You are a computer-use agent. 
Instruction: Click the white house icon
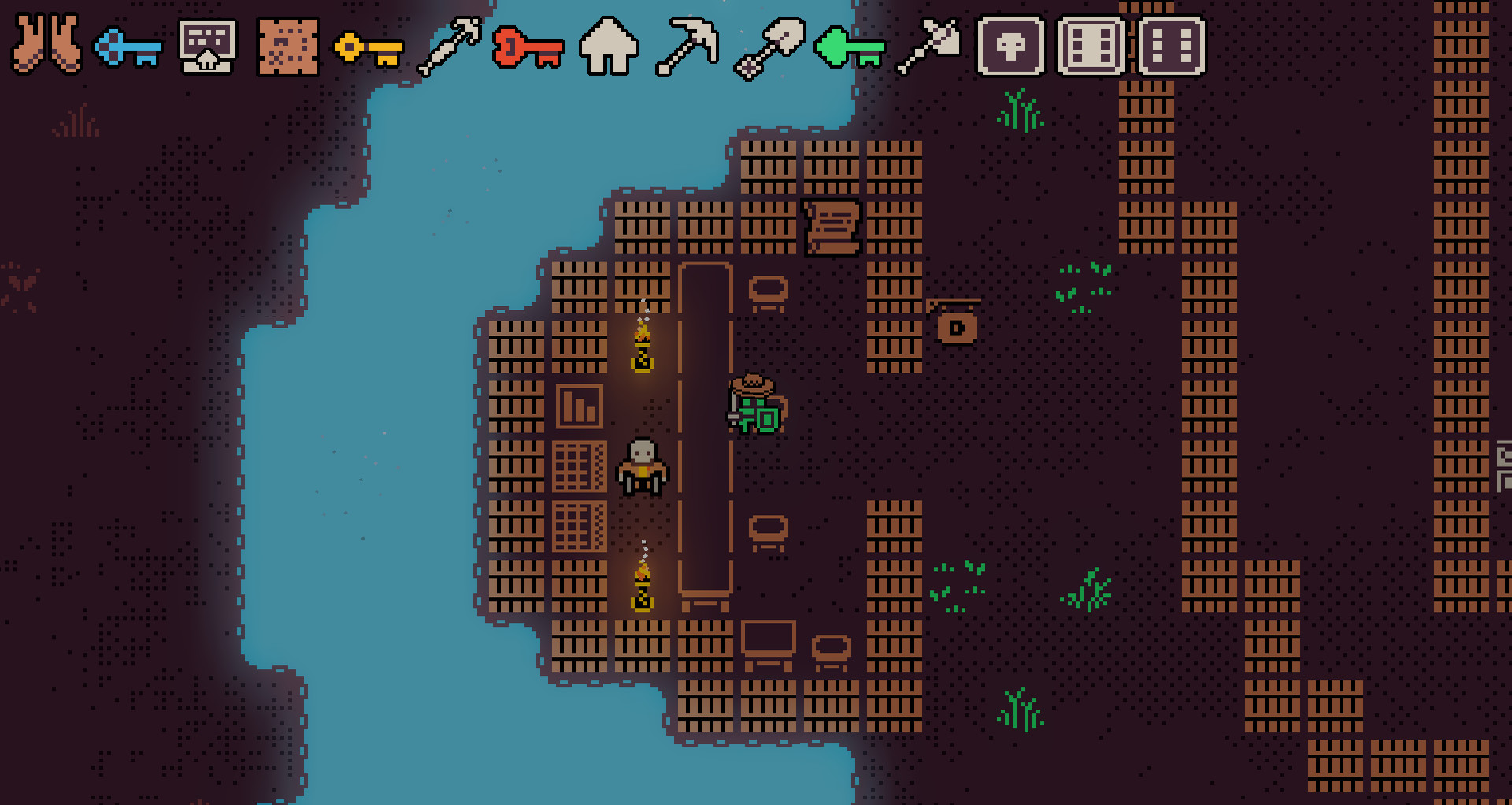pos(609,47)
